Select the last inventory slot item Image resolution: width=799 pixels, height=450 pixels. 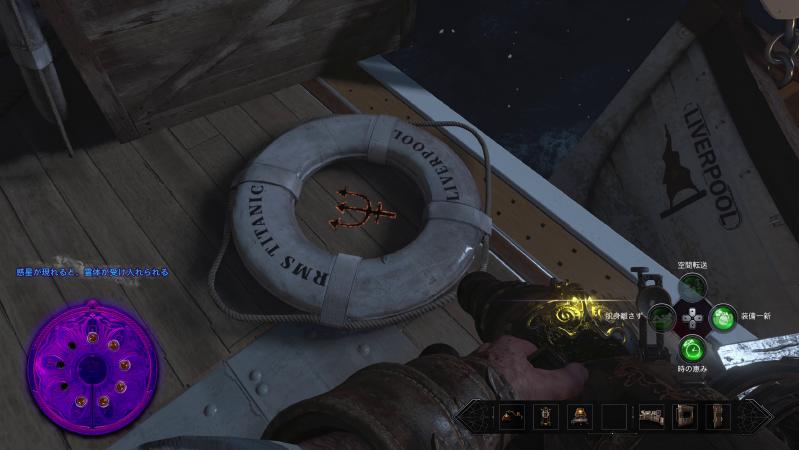pyautogui.click(x=718, y=415)
